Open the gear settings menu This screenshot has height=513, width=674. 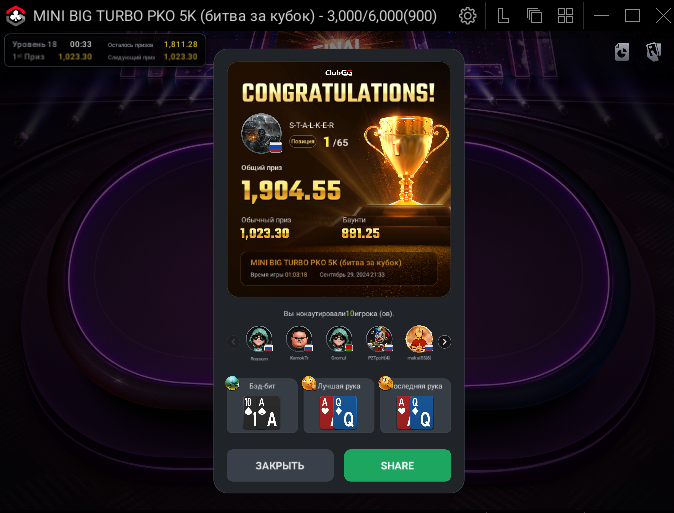tap(467, 16)
